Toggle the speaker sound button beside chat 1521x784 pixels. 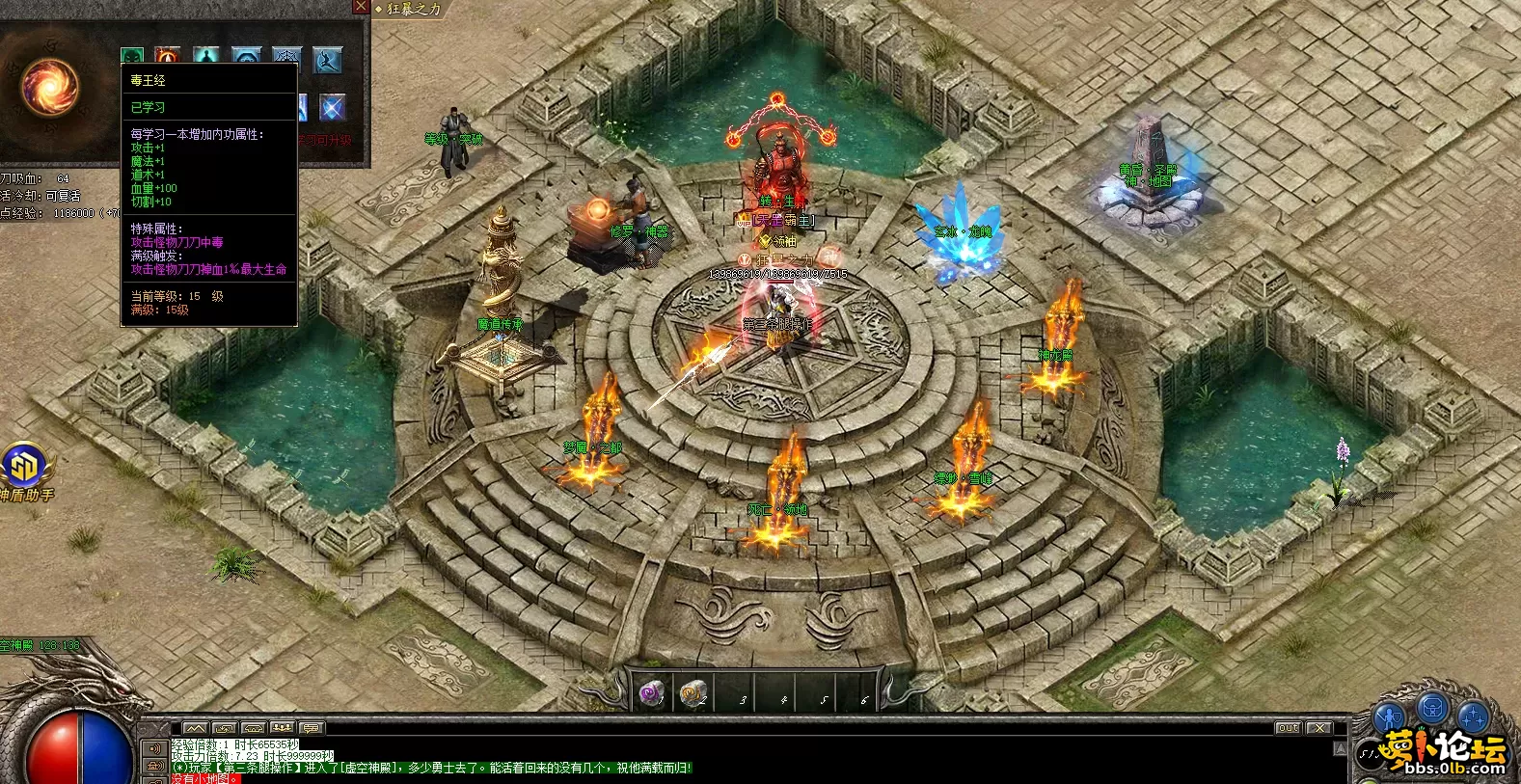coord(154,748)
